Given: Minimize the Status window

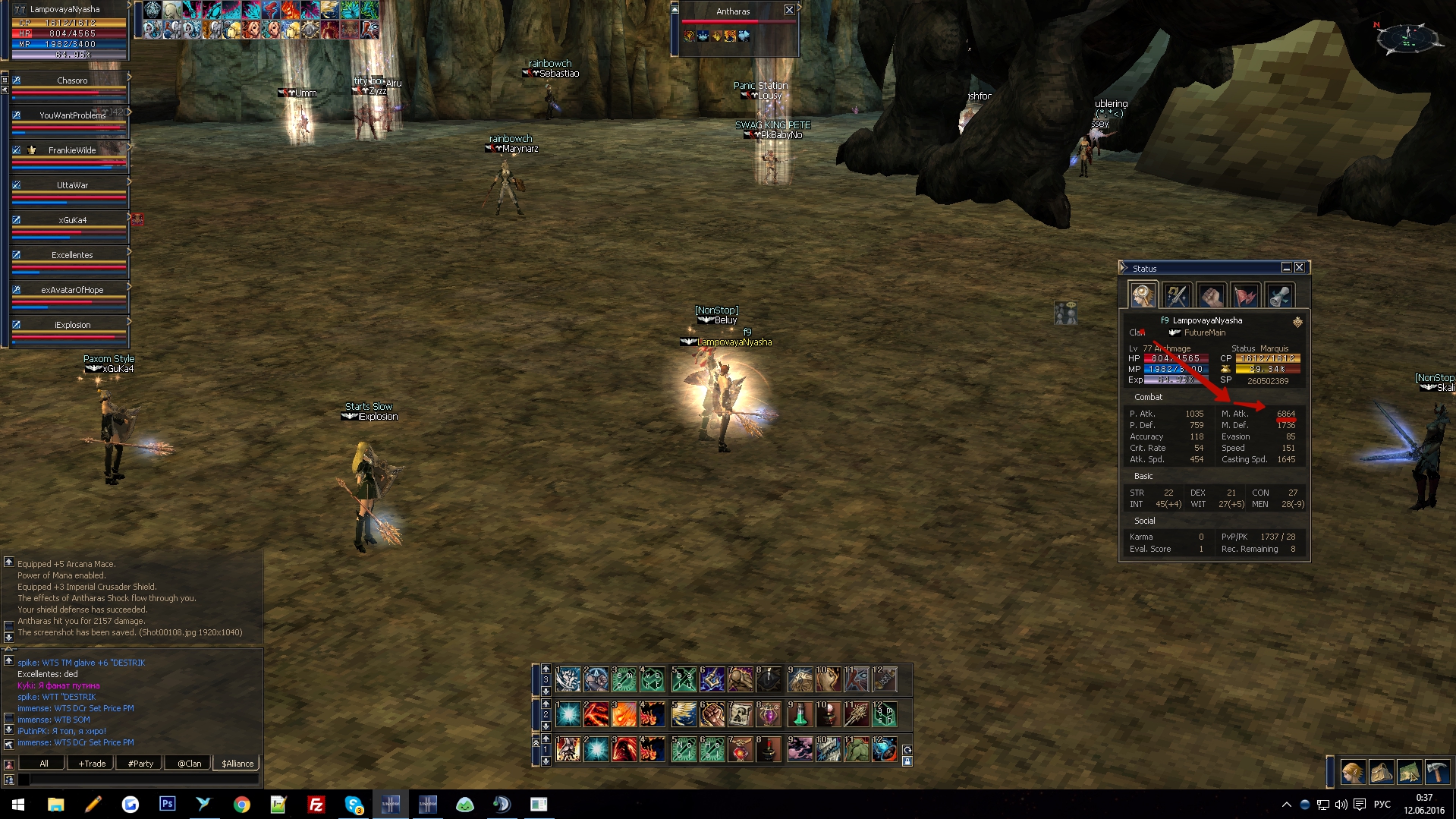Looking at the screenshot, I should point(1287,268).
